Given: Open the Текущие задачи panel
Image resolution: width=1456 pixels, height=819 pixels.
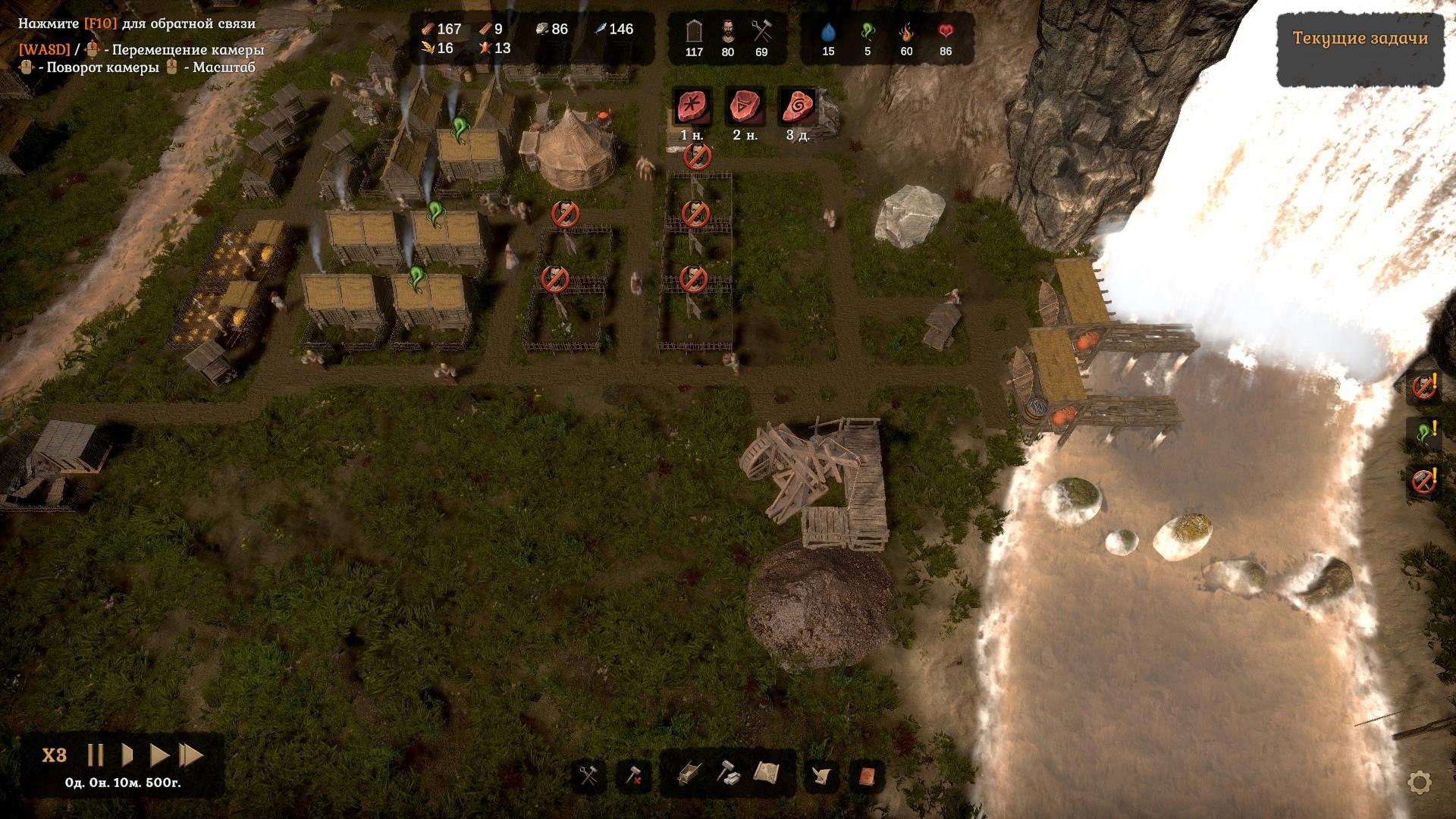Looking at the screenshot, I should [1360, 39].
